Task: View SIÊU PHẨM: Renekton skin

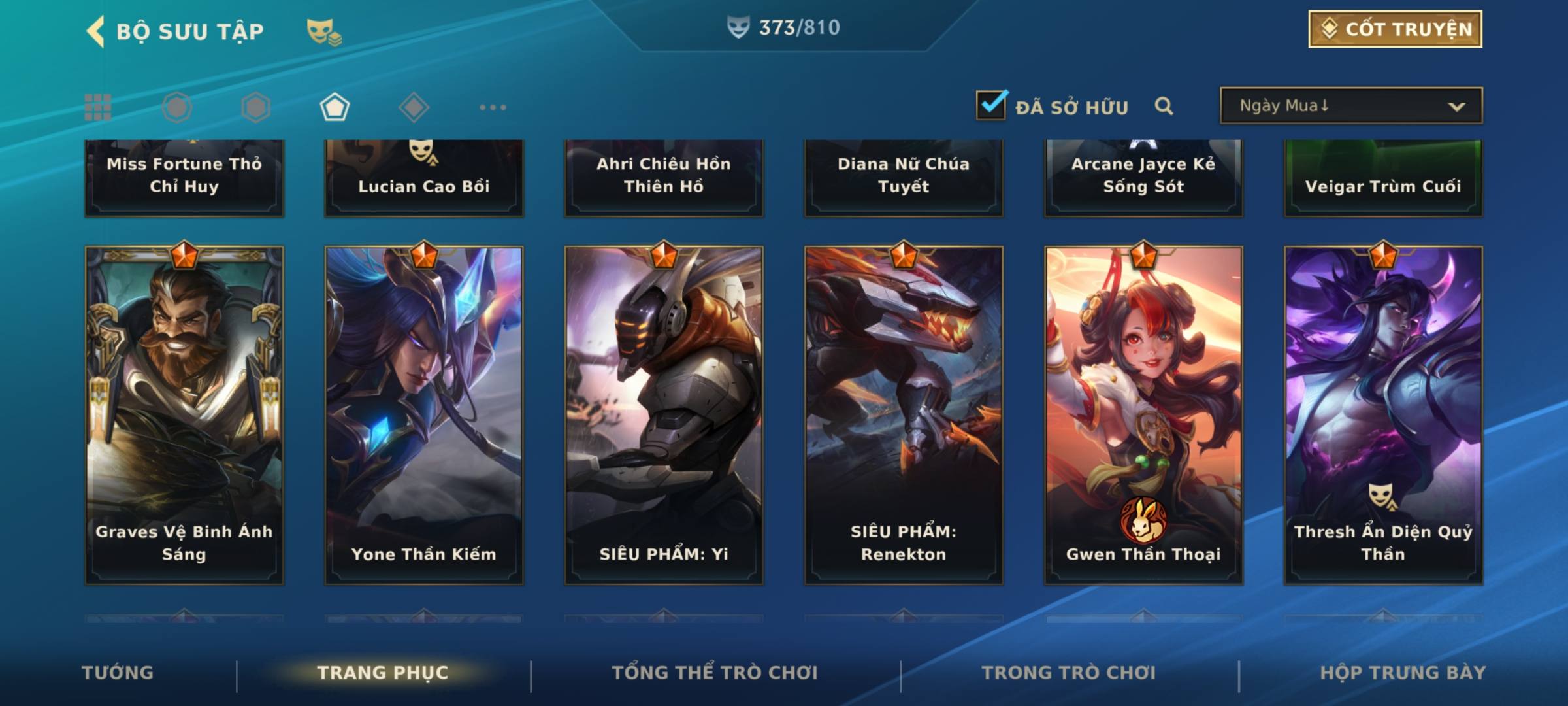Action: click(x=904, y=415)
